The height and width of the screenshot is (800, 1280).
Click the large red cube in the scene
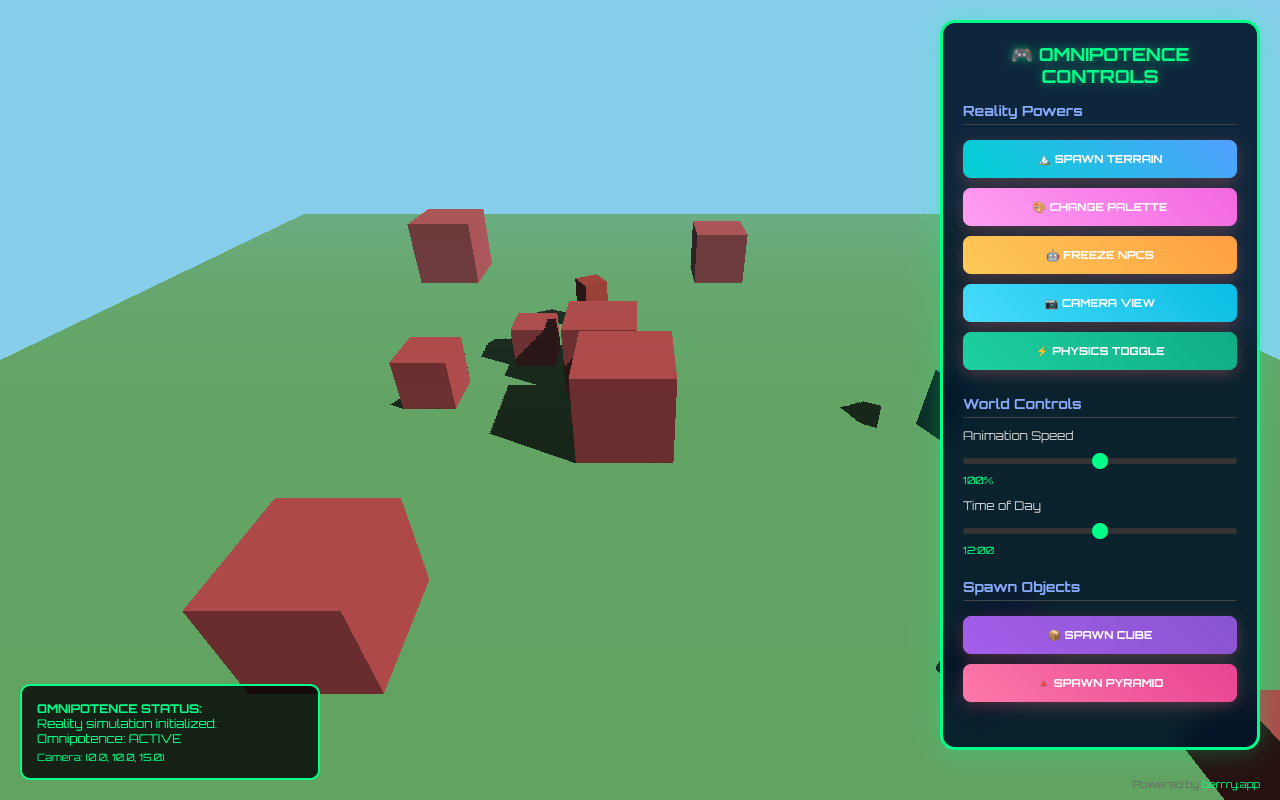[305, 590]
